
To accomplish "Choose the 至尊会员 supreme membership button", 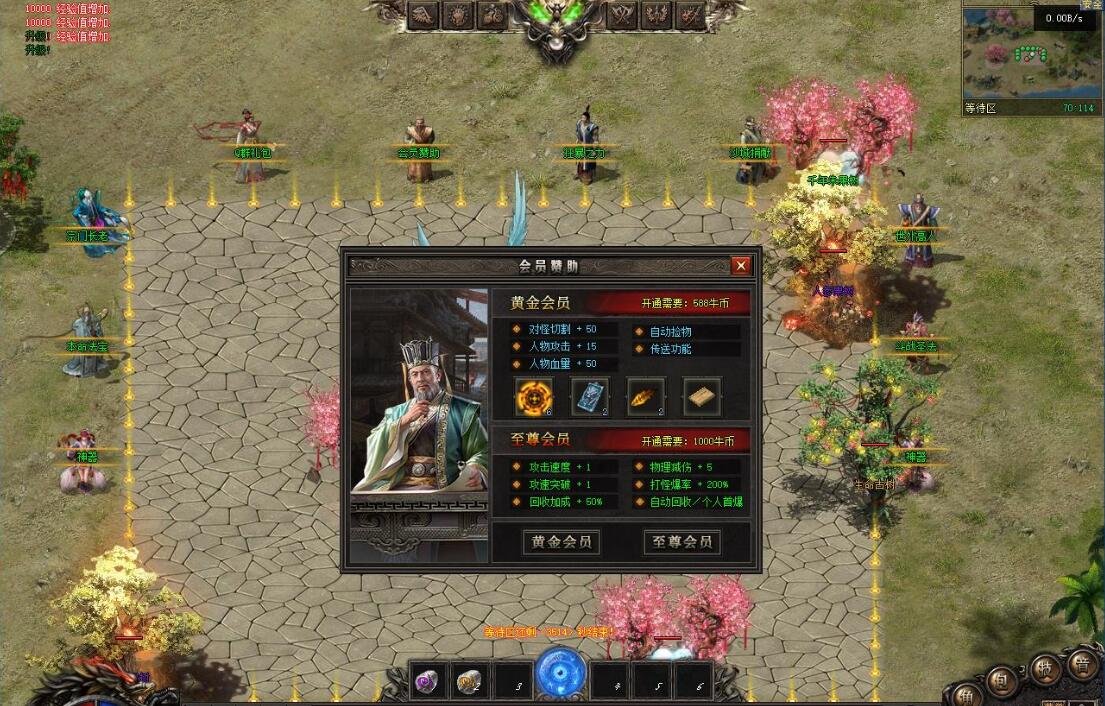I will [682, 542].
